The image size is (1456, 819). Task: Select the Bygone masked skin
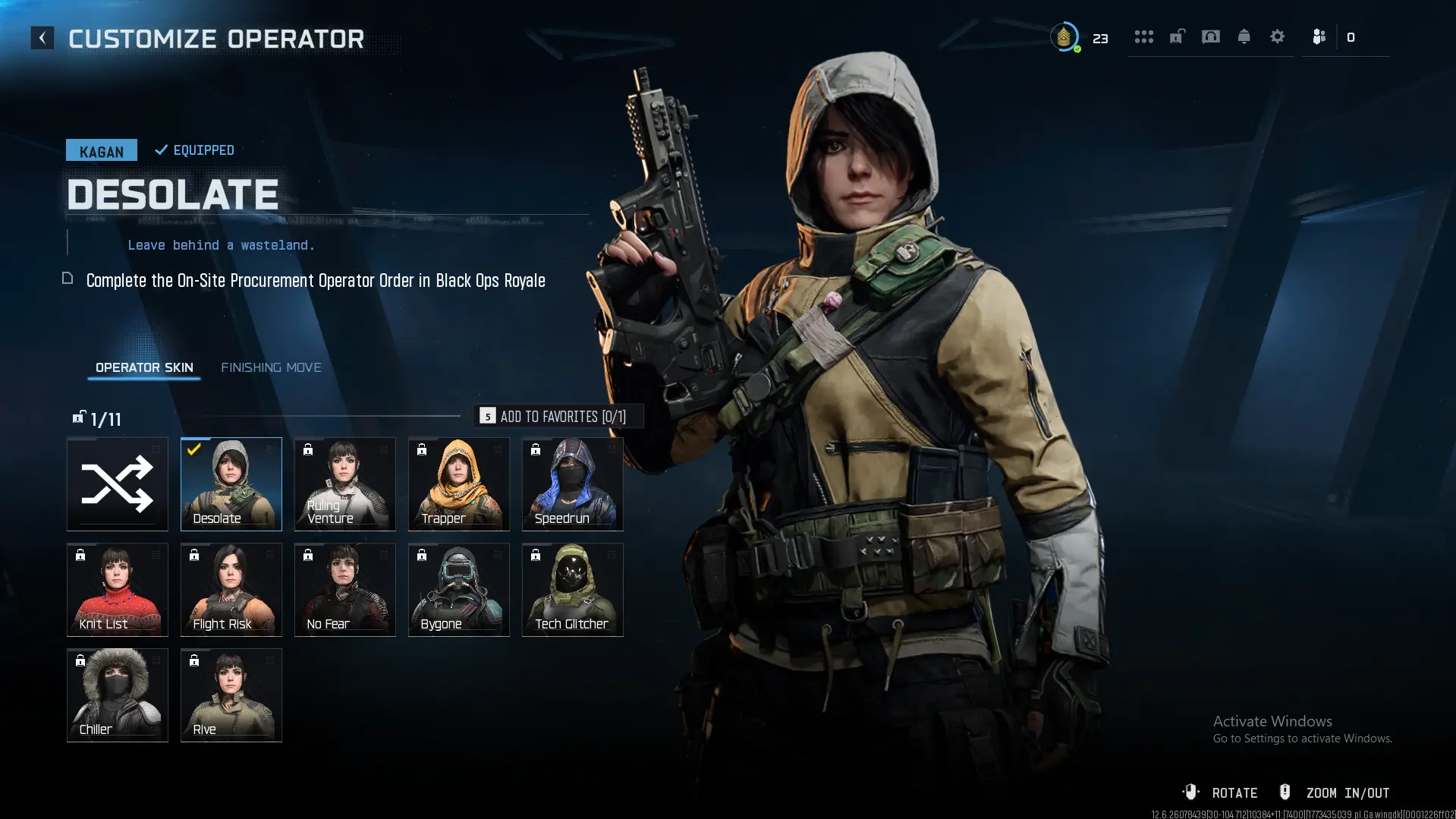pos(459,589)
